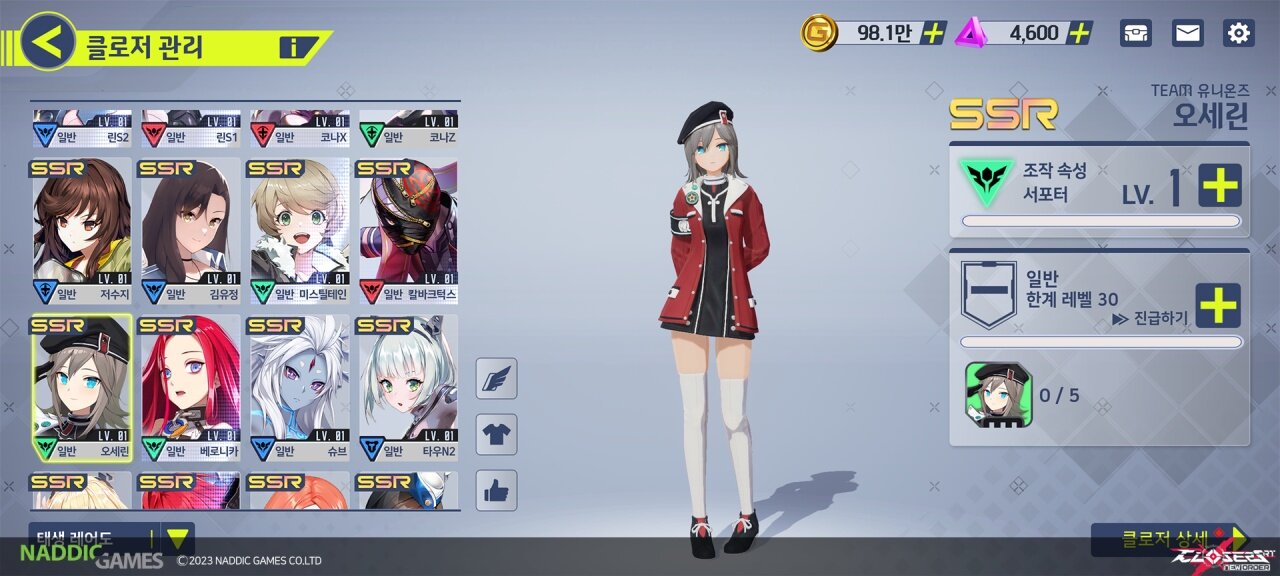This screenshot has width=1280, height=576.
Task: Open the sort filter dropdown arrow
Action: click(x=177, y=539)
